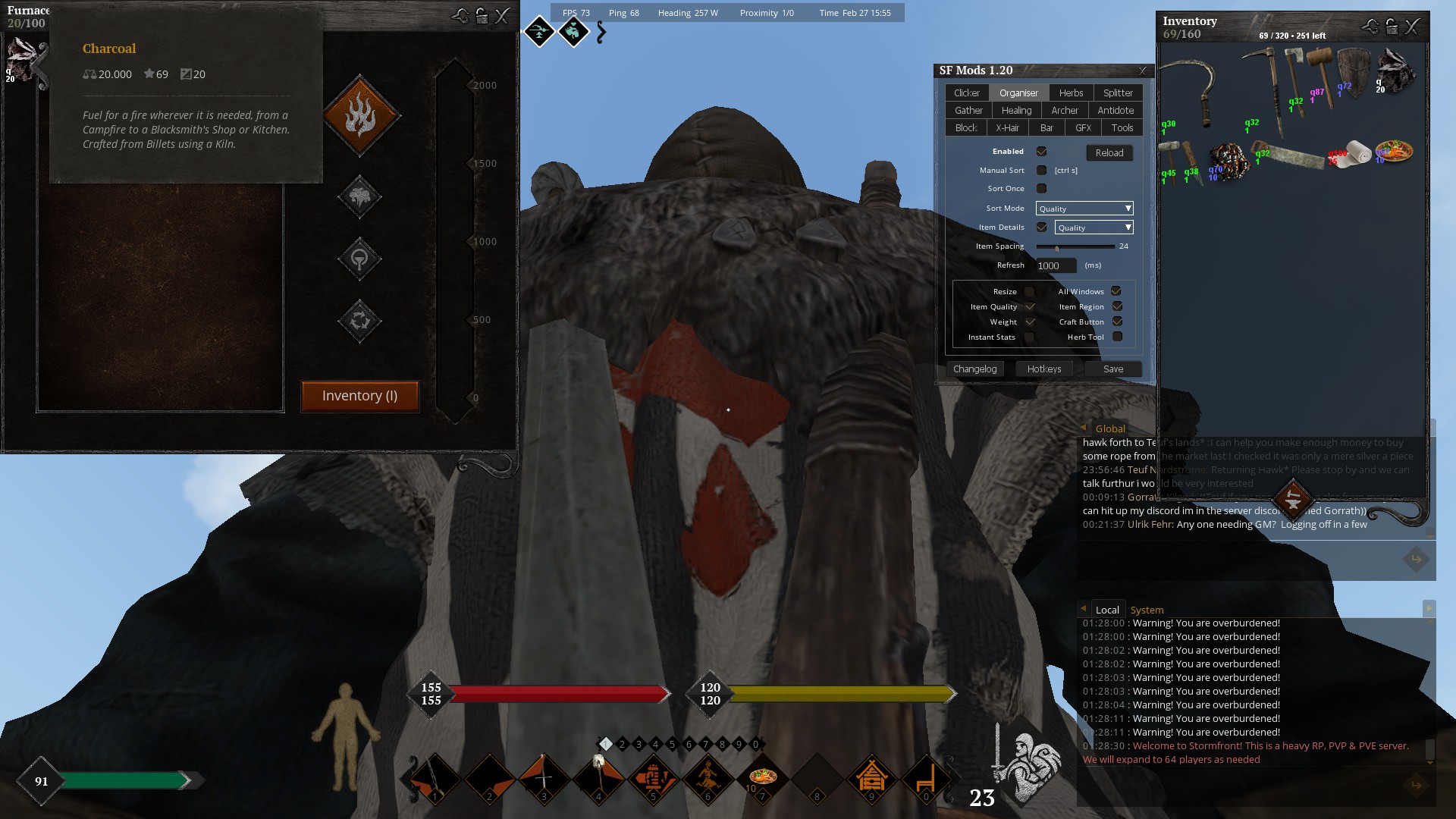Show the Healing tab
The width and height of the screenshot is (1456, 819).
[x=1016, y=110]
